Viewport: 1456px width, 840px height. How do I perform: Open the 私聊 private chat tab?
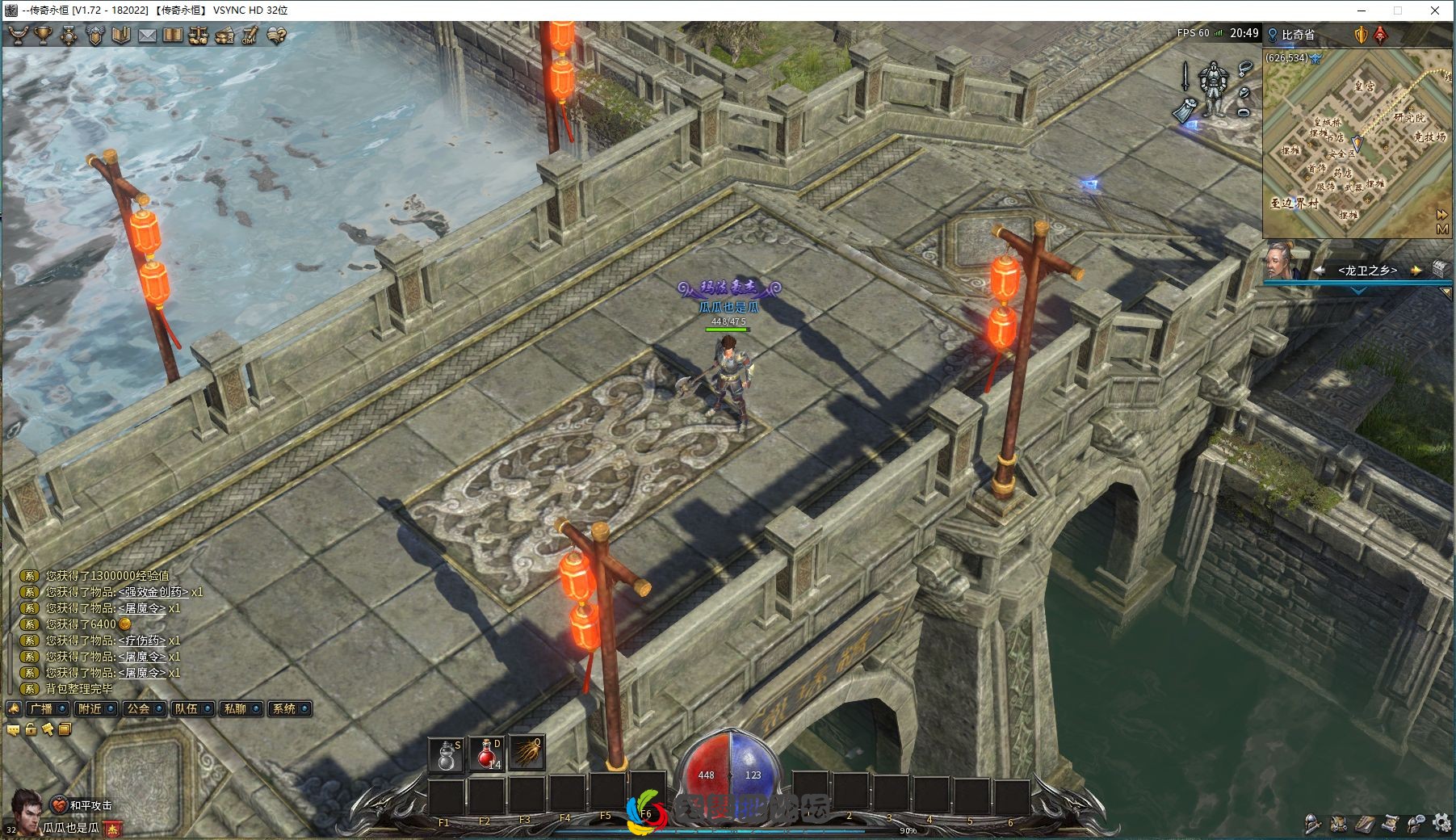click(x=236, y=708)
